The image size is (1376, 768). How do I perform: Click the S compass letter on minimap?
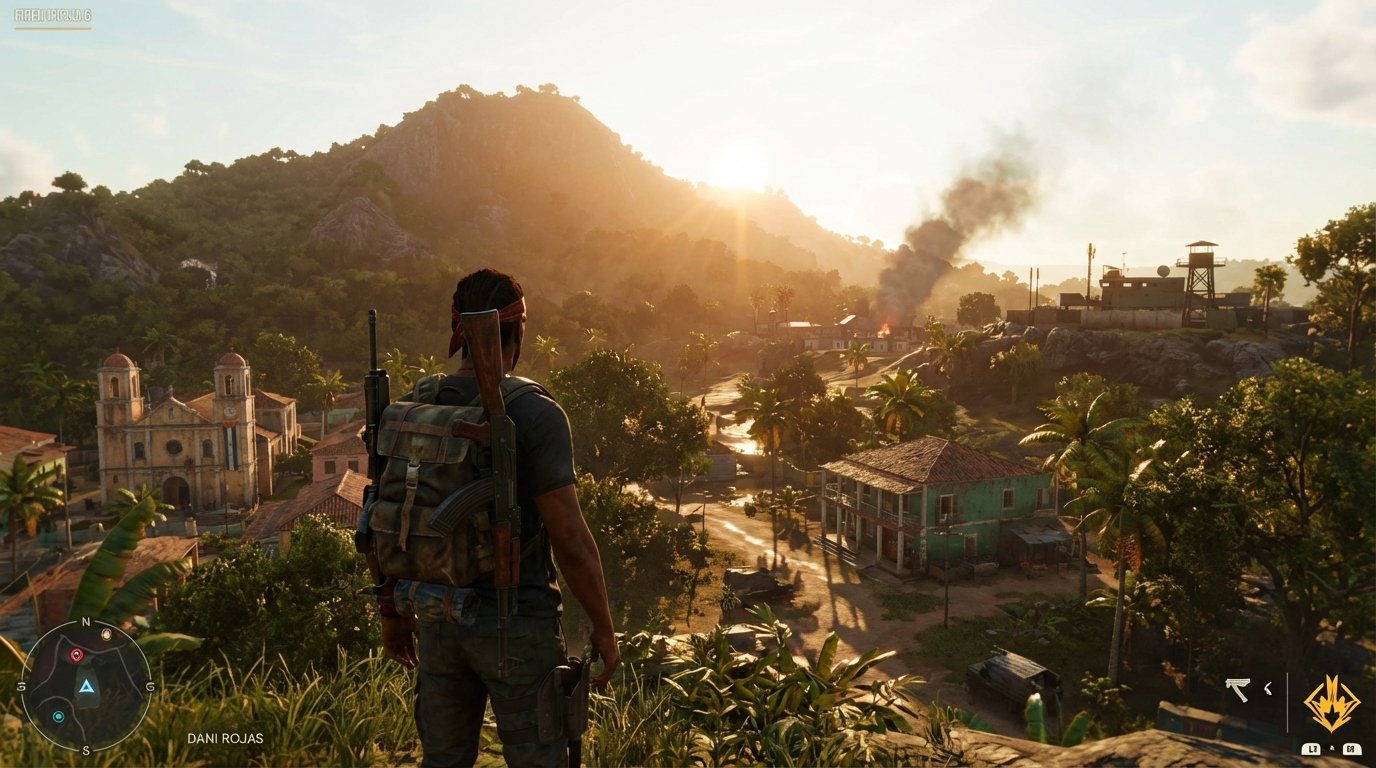tap(86, 750)
